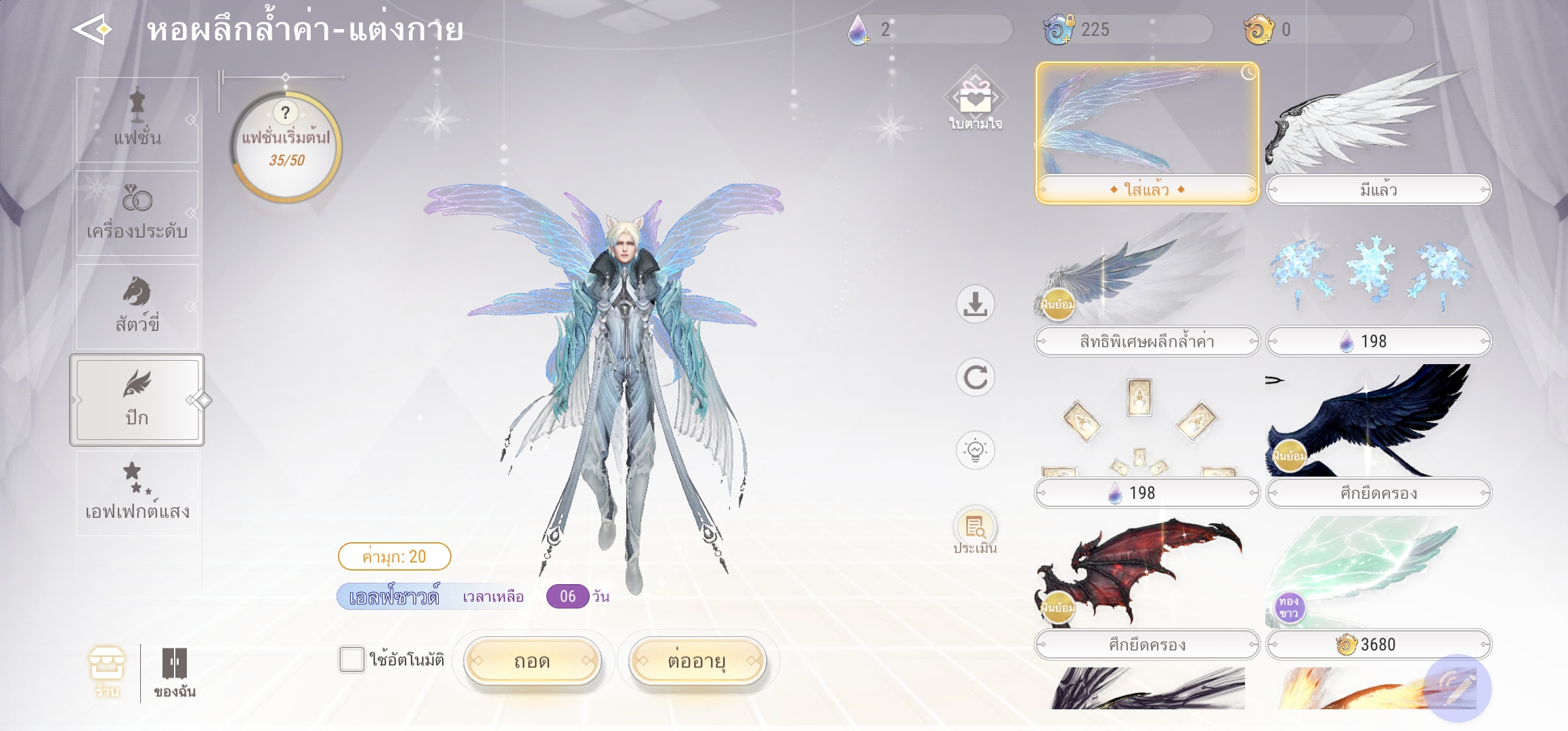The image size is (1568, 731).
Task: Open the แฟชั่นเริ่มต้น progress circle help
Action: [286, 113]
